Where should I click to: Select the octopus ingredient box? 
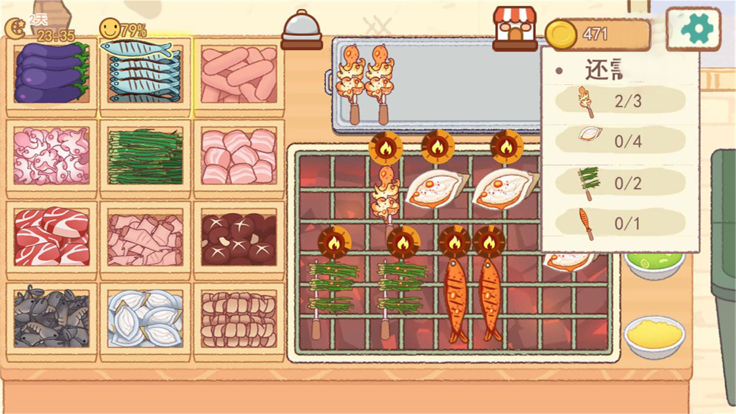click(52, 156)
